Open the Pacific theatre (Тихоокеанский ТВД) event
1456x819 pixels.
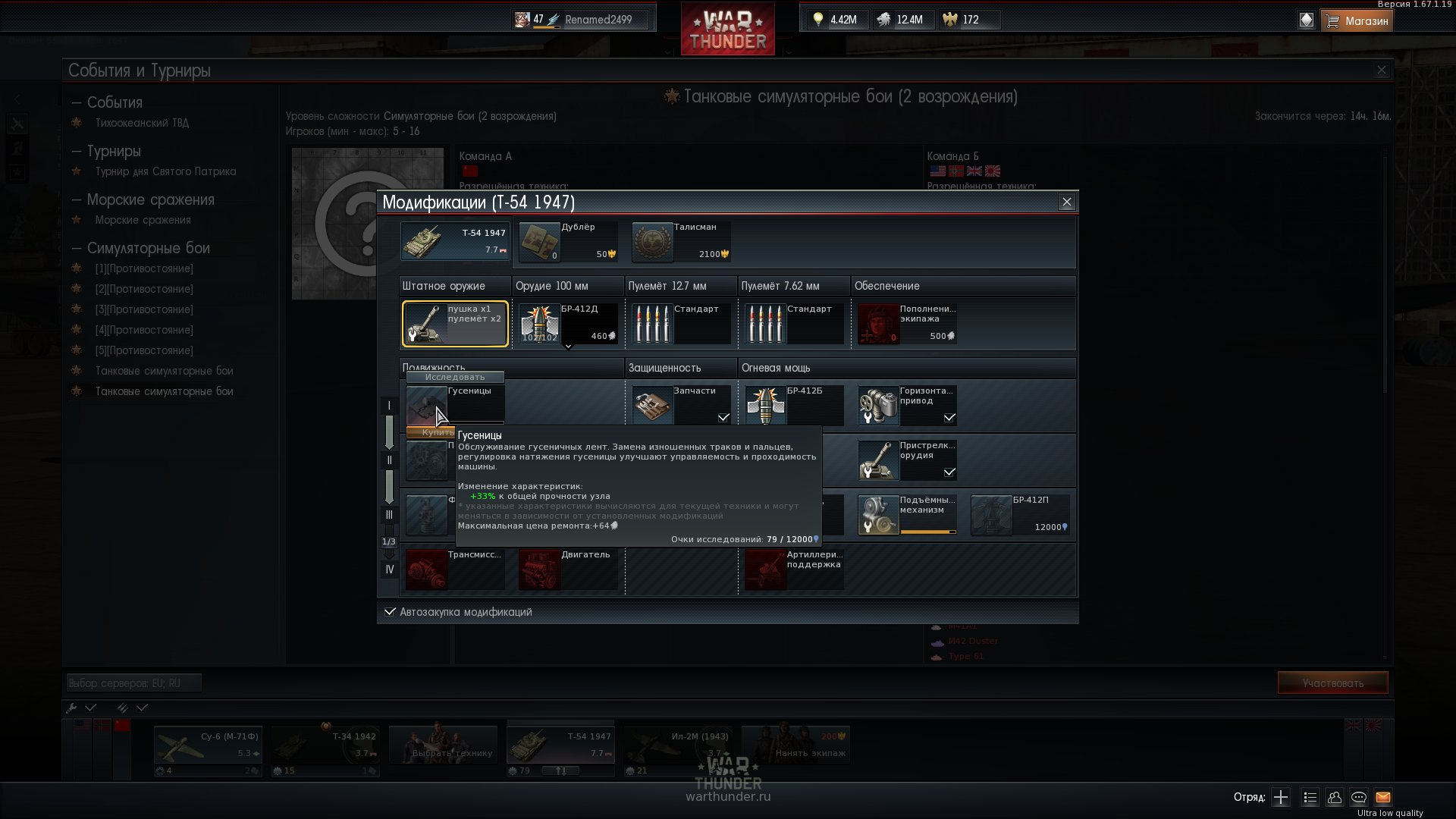pos(142,123)
